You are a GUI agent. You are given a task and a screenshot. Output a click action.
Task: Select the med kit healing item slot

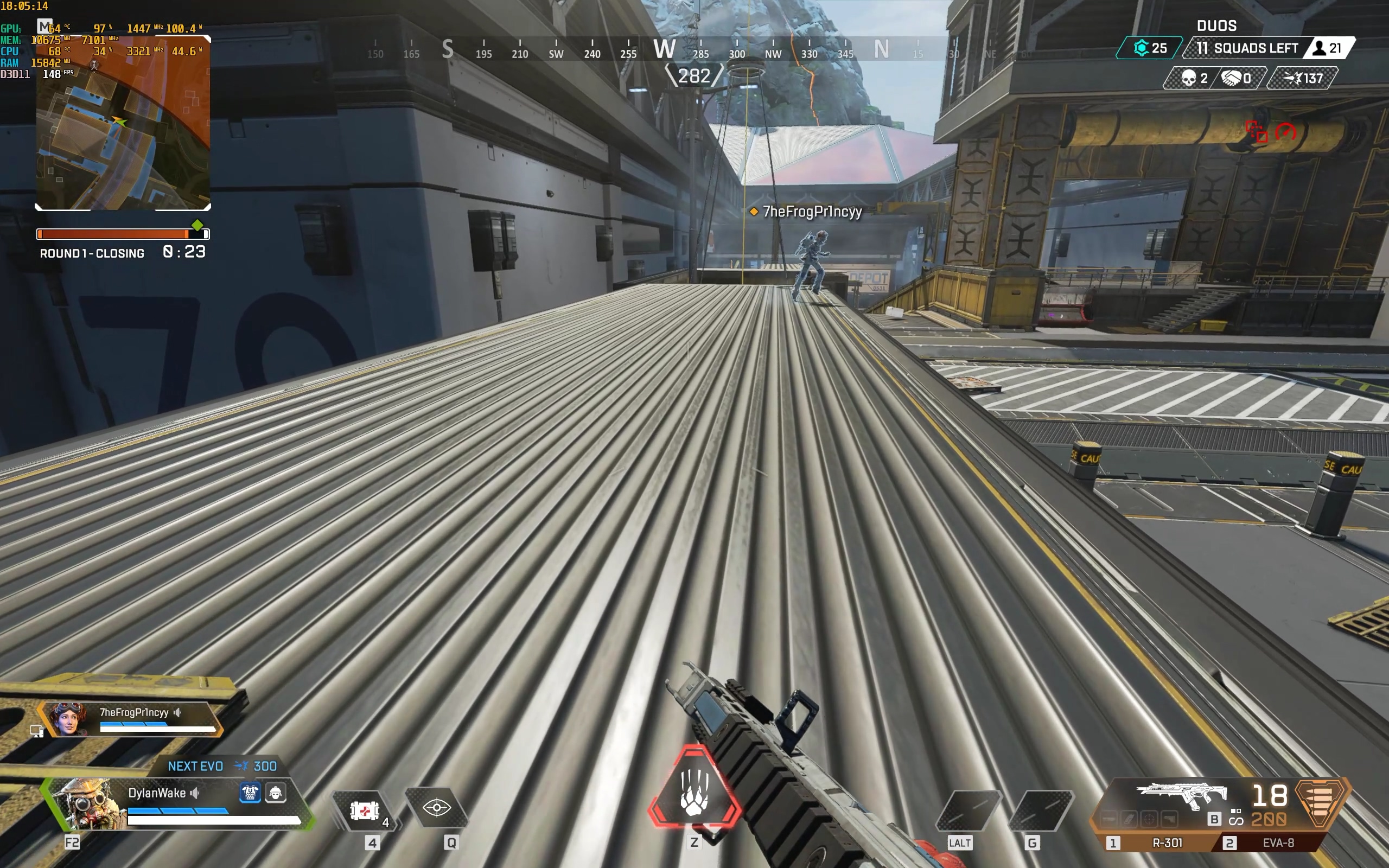[x=365, y=810]
